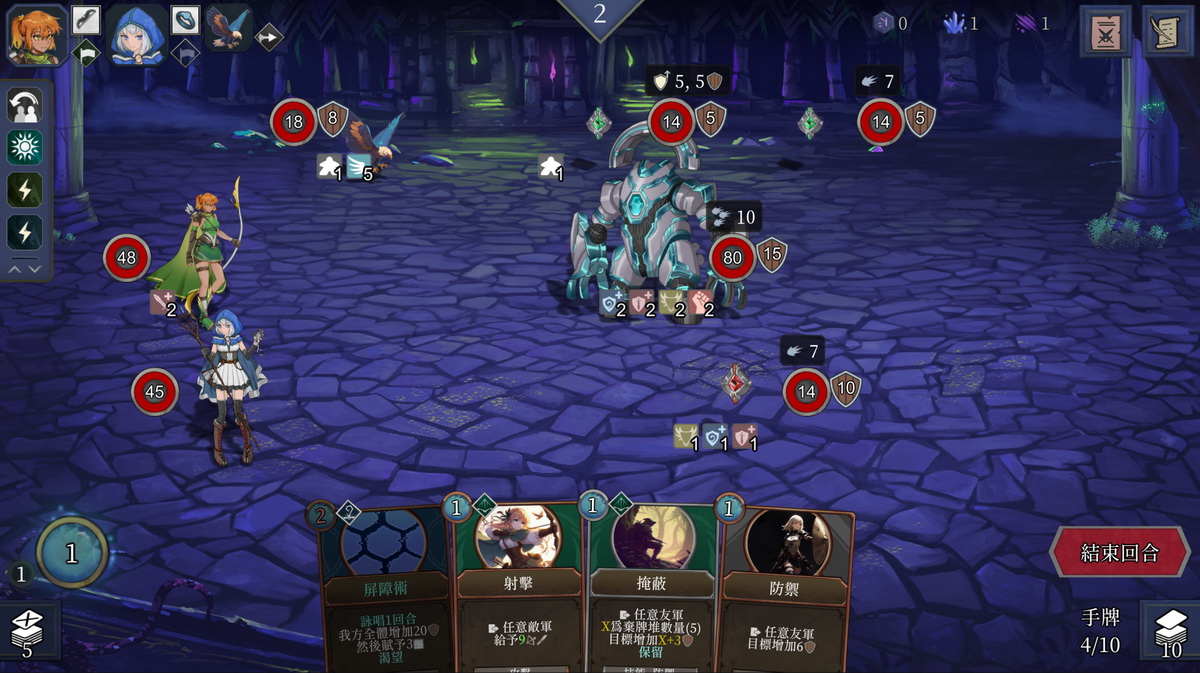This screenshot has height=673, width=1200.
Task: Click the archer's green flag diamond
Action: tap(86, 52)
